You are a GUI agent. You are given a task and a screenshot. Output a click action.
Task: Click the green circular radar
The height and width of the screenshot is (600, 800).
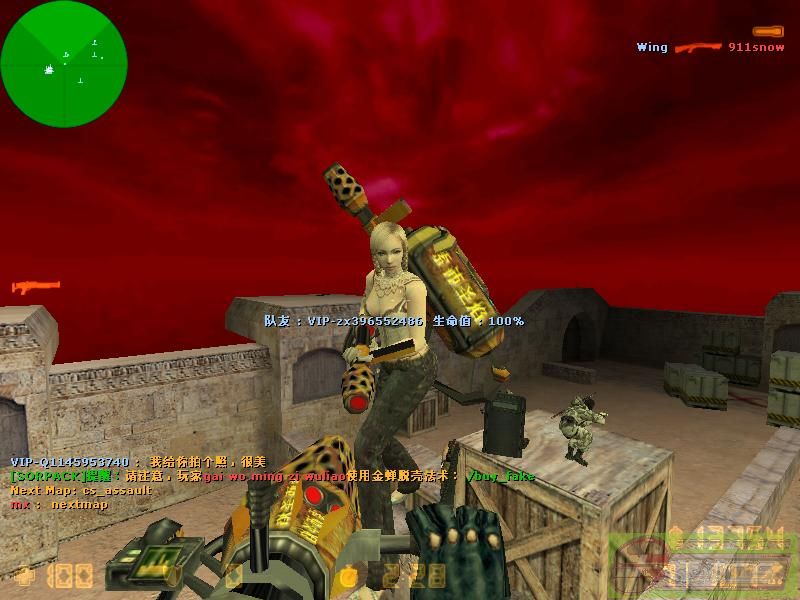64,64
